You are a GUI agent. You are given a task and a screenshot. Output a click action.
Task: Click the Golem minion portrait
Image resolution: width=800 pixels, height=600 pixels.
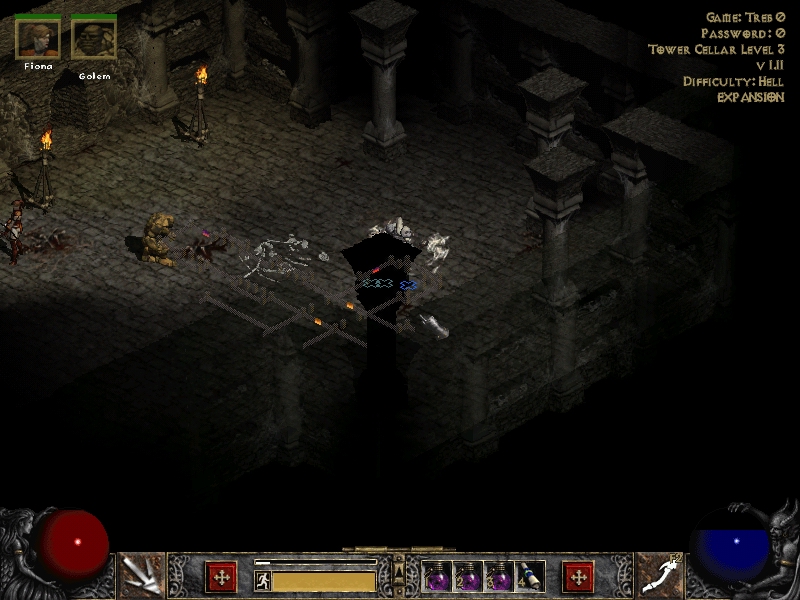pyautogui.click(x=94, y=39)
